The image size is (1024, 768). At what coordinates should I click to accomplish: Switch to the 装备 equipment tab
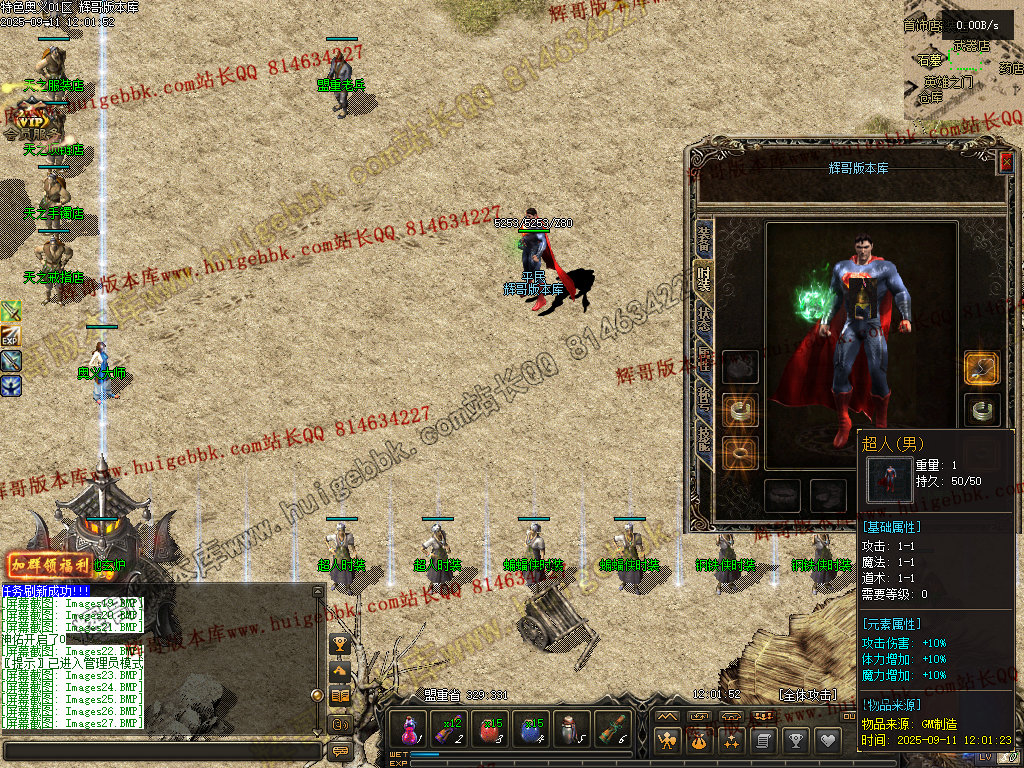pos(704,238)
